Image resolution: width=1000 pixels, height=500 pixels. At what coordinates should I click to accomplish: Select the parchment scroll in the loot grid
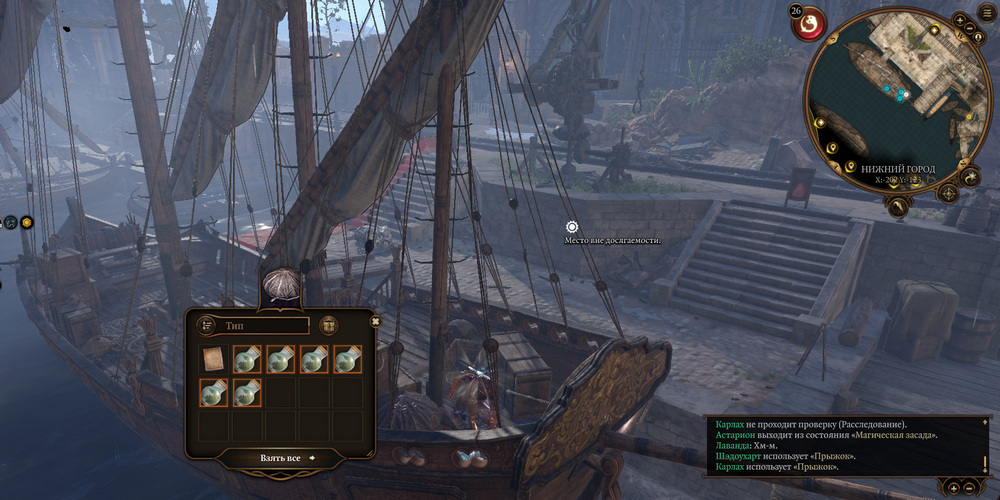(213, 359)
